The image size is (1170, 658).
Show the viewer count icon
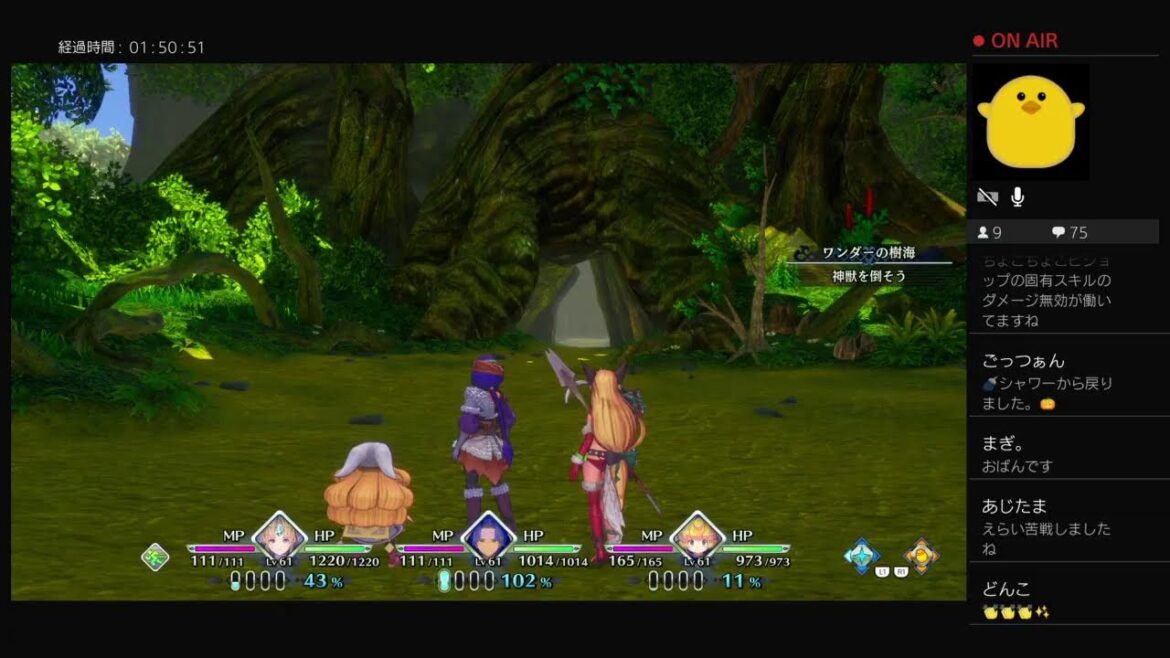point(983,232)
